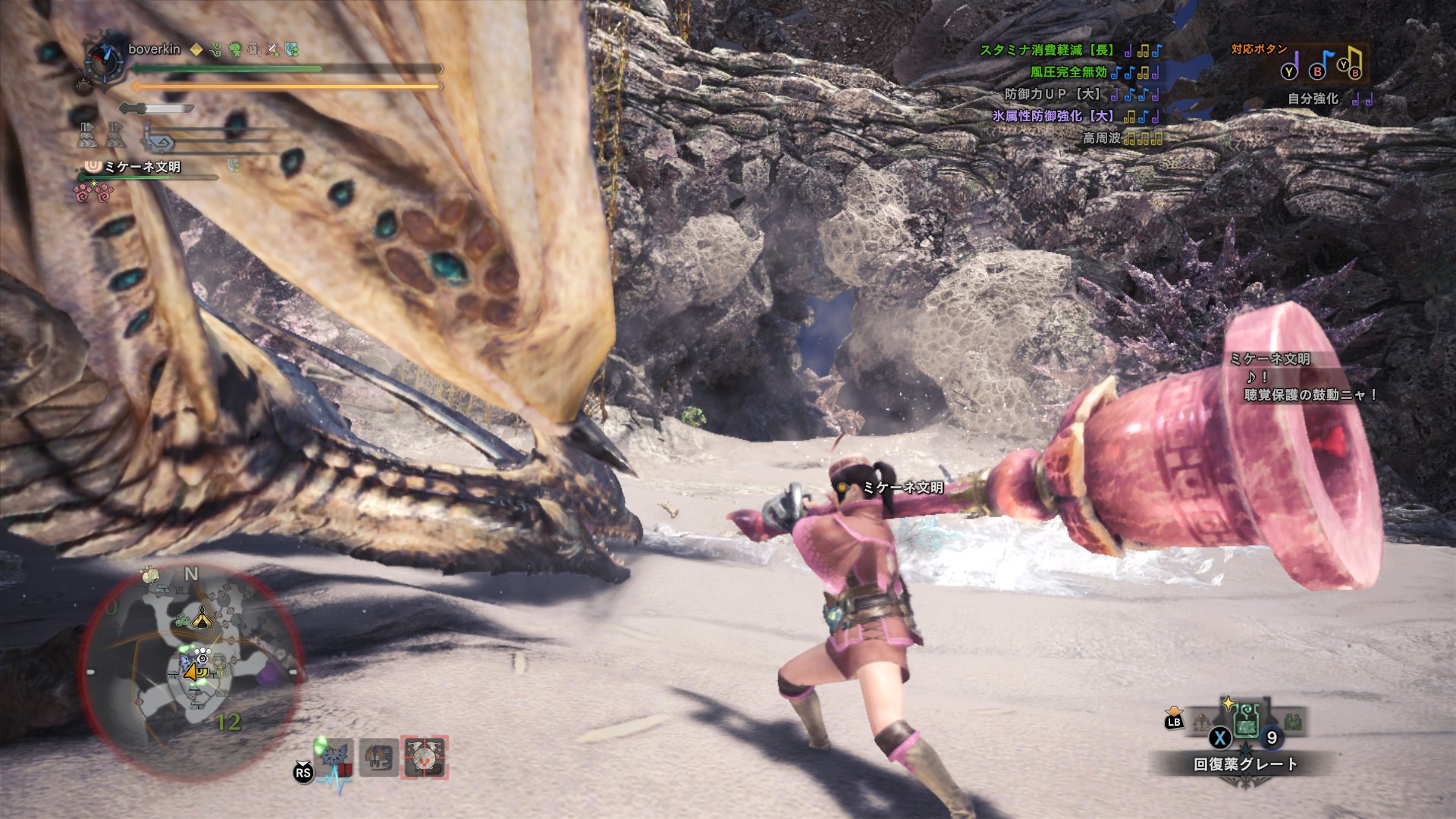This screenshot has width=1456, height=819.
Task: Select the 防御力UP【大】 melody entry
Action: (x=1053, y=94)
